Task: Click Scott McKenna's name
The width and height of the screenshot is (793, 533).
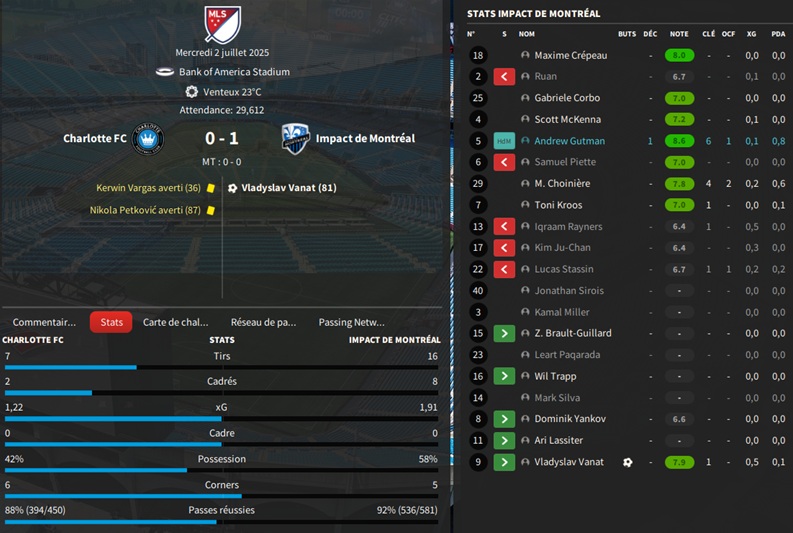Action: click(x=567, y=120)
